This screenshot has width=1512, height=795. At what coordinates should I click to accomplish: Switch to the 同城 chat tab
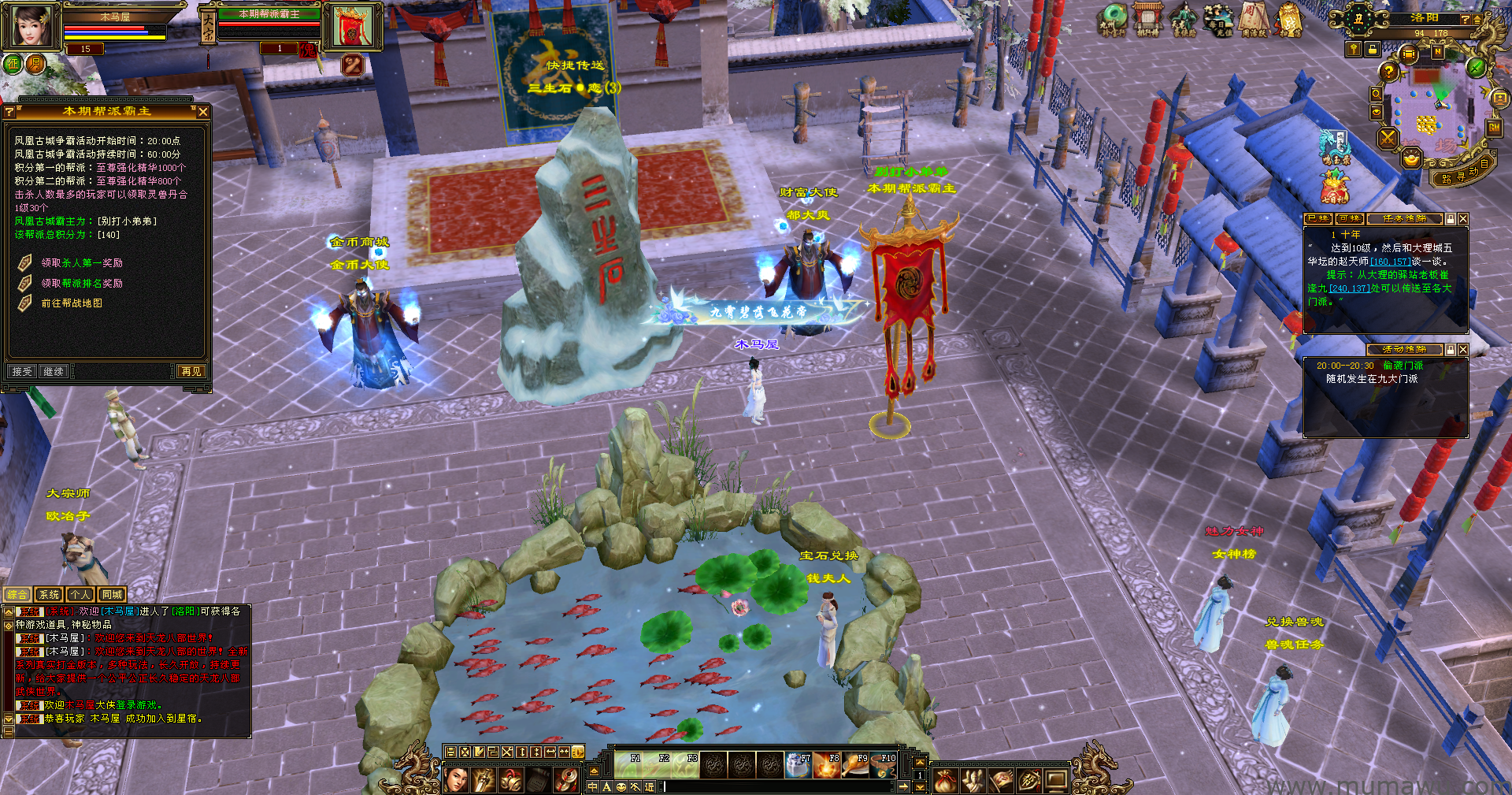(x=112, y=595)
